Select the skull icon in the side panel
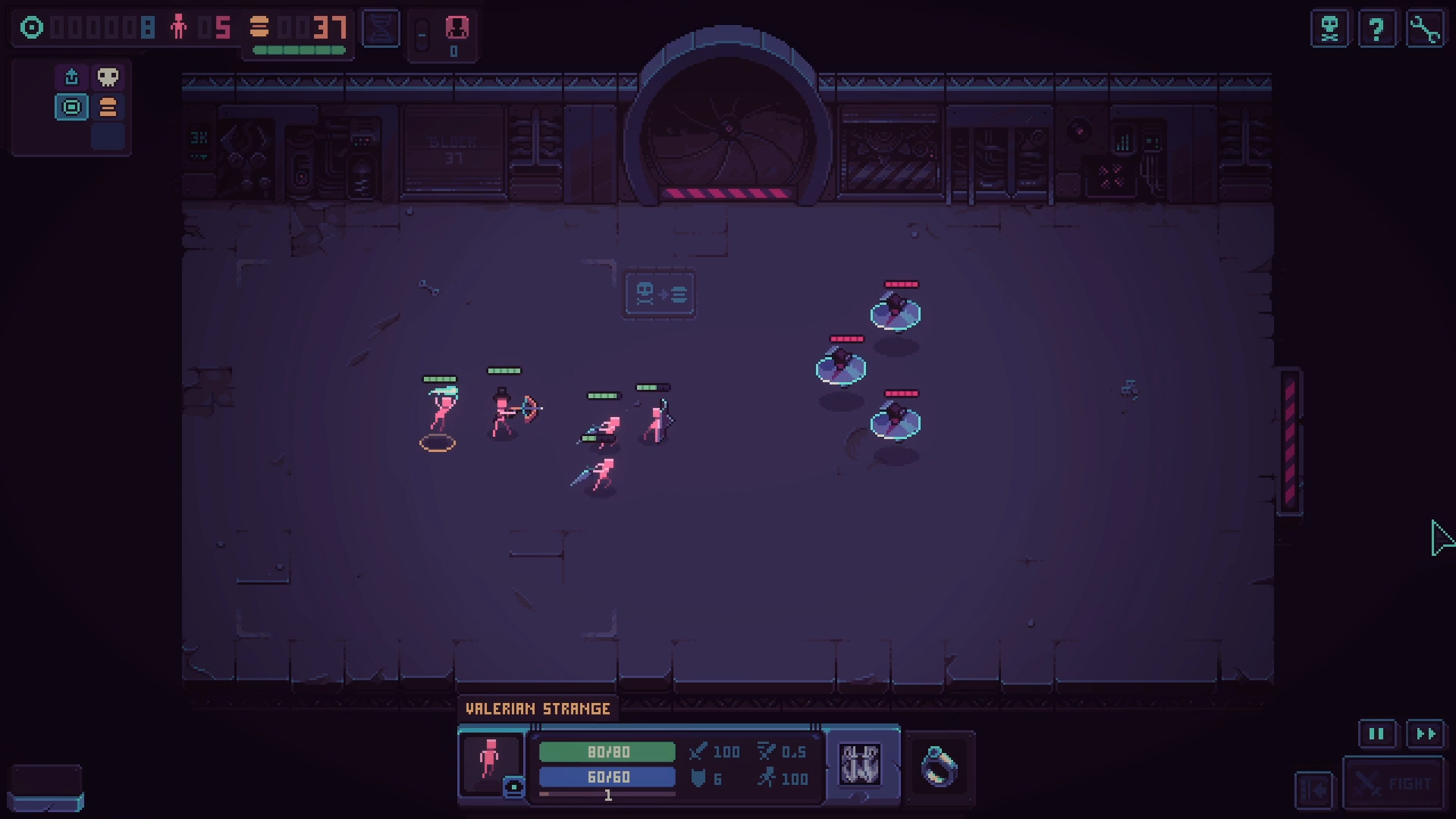The width and height of the screenshot is (1456, 819). (x=108, y=77)
